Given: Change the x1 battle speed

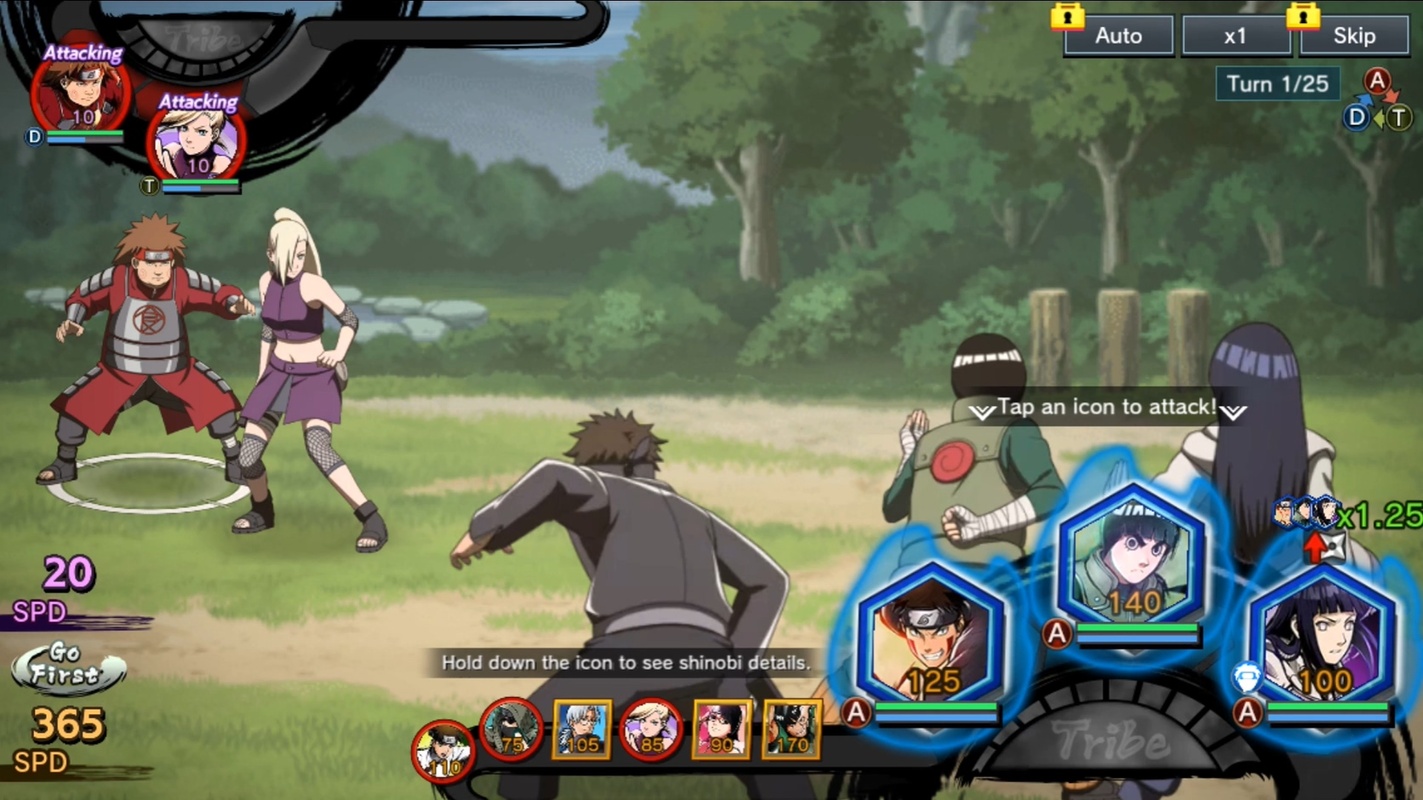Looking at the screenshot, I should click(1236, 36).
